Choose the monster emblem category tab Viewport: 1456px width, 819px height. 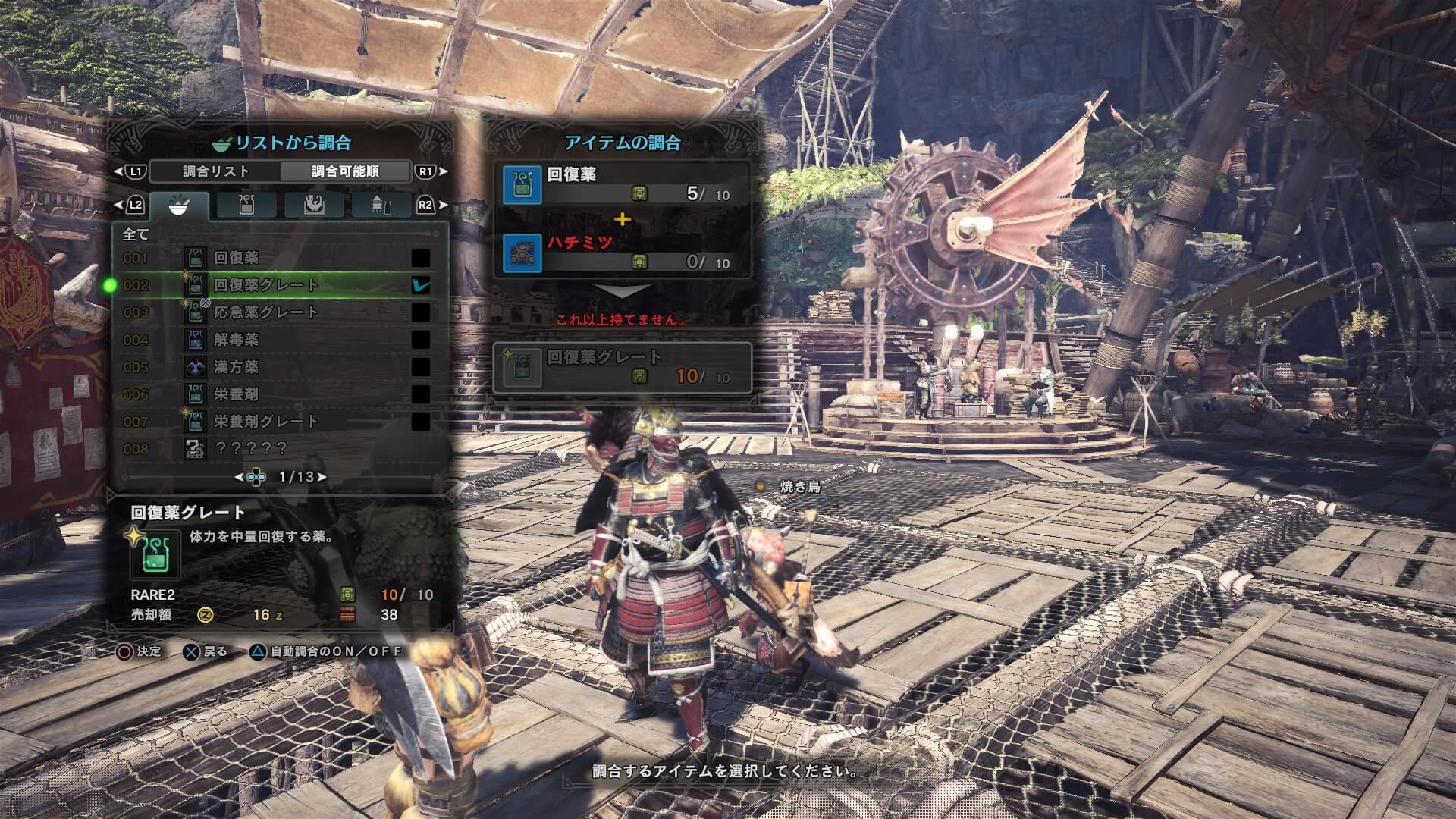pos(314,206)
